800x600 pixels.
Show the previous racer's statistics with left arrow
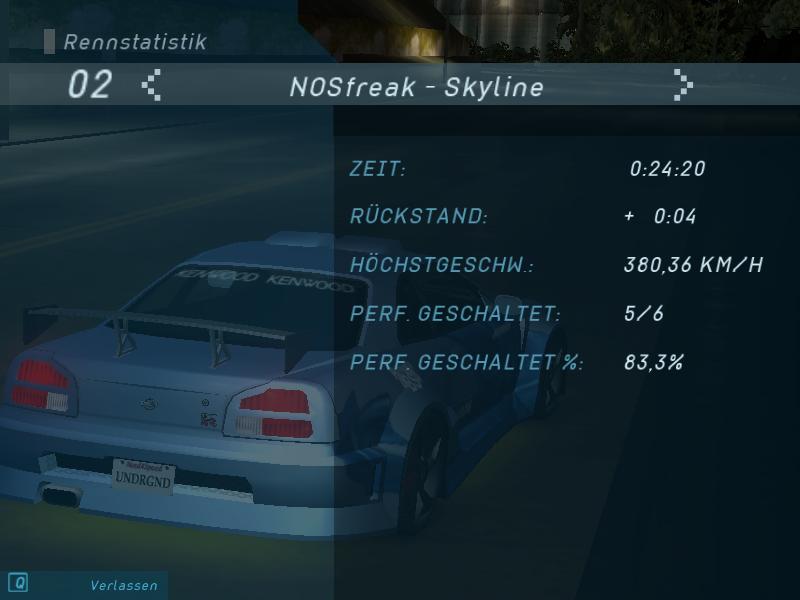(x=151, y=85)
